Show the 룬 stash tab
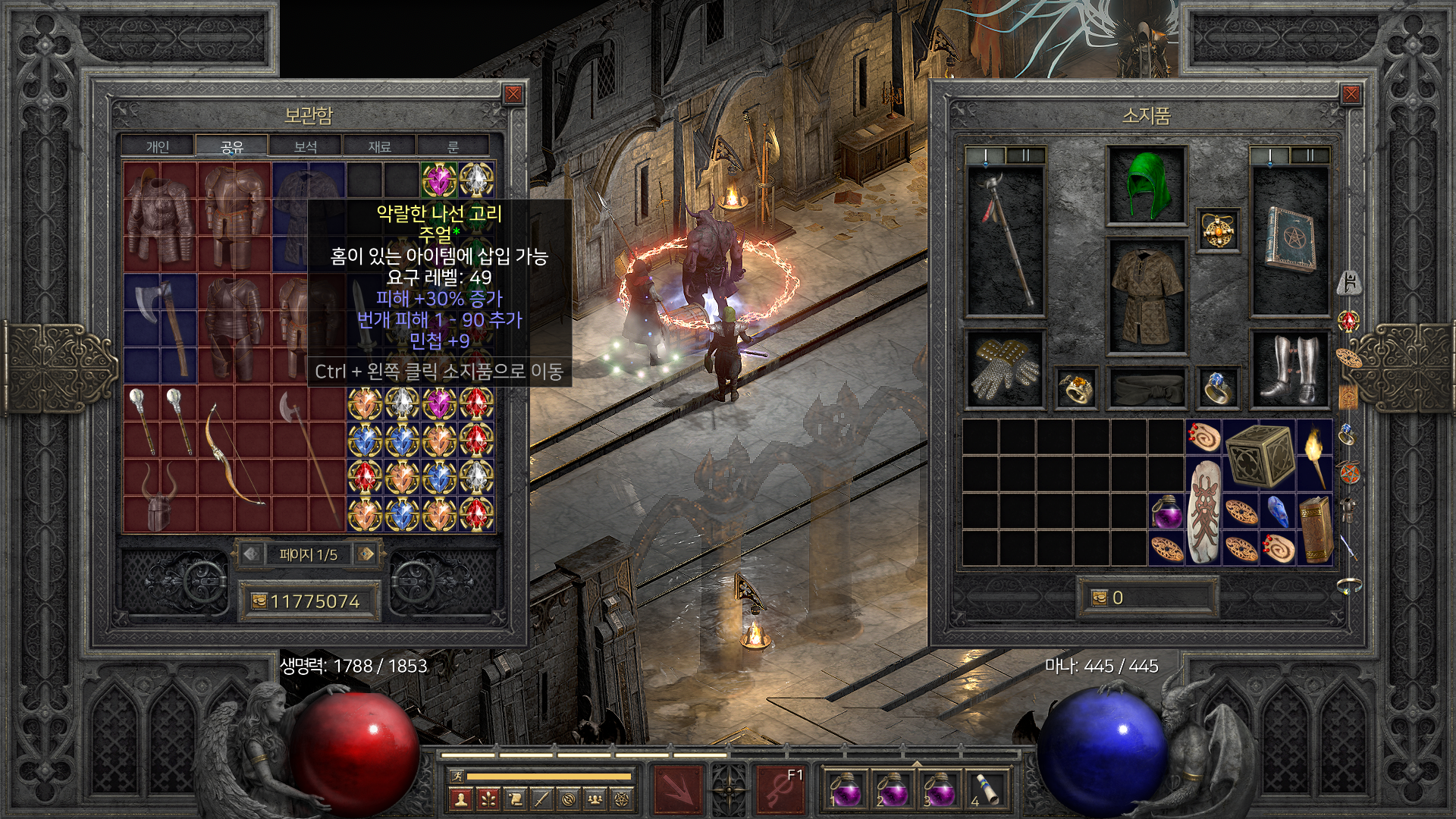The height and width of the screenshot is (819, 1456). [453, 146]
